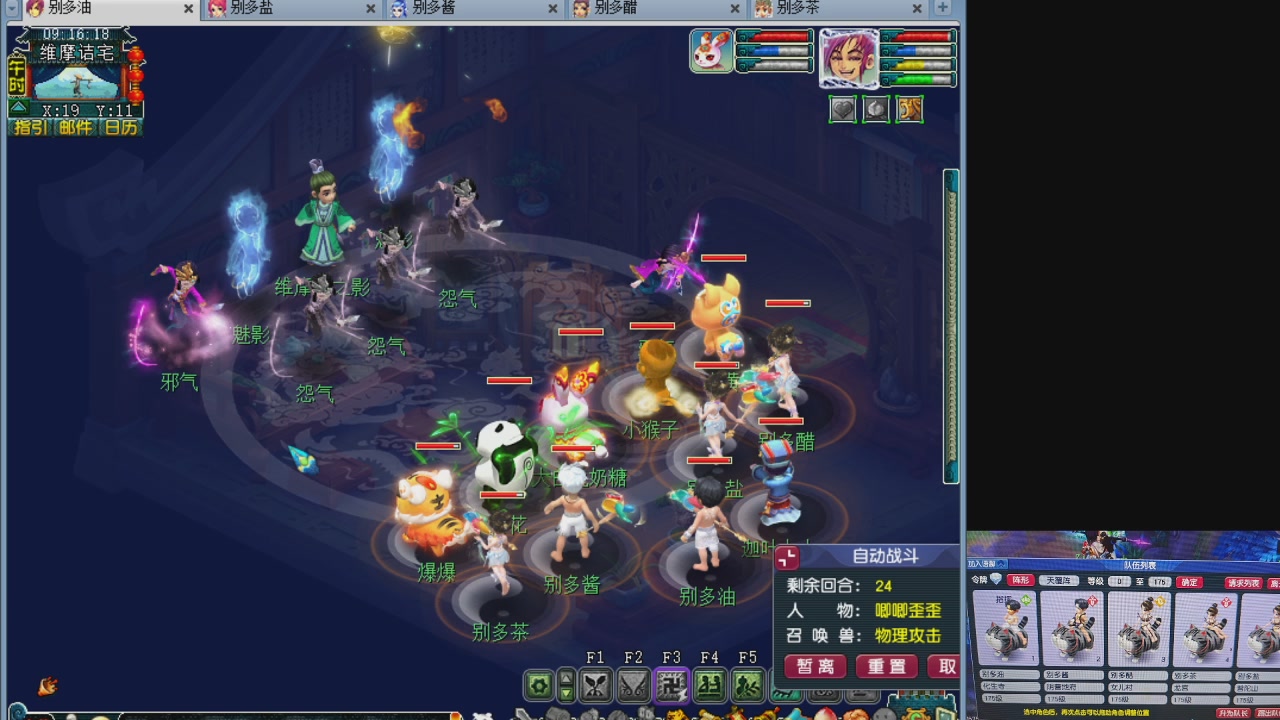Click the player character portrait
1280x720 pixels.
coord(849,58)
